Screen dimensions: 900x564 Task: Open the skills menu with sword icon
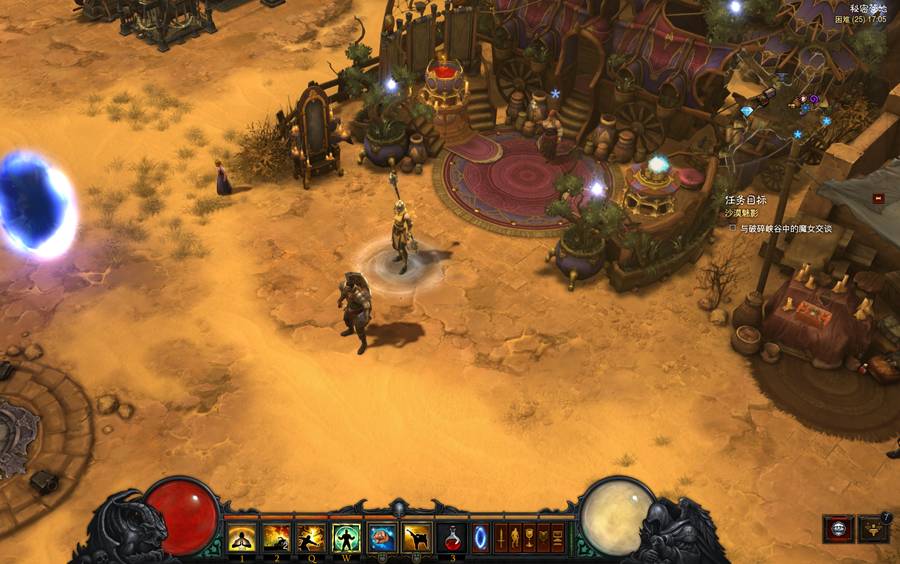click(x=501, y=538)
